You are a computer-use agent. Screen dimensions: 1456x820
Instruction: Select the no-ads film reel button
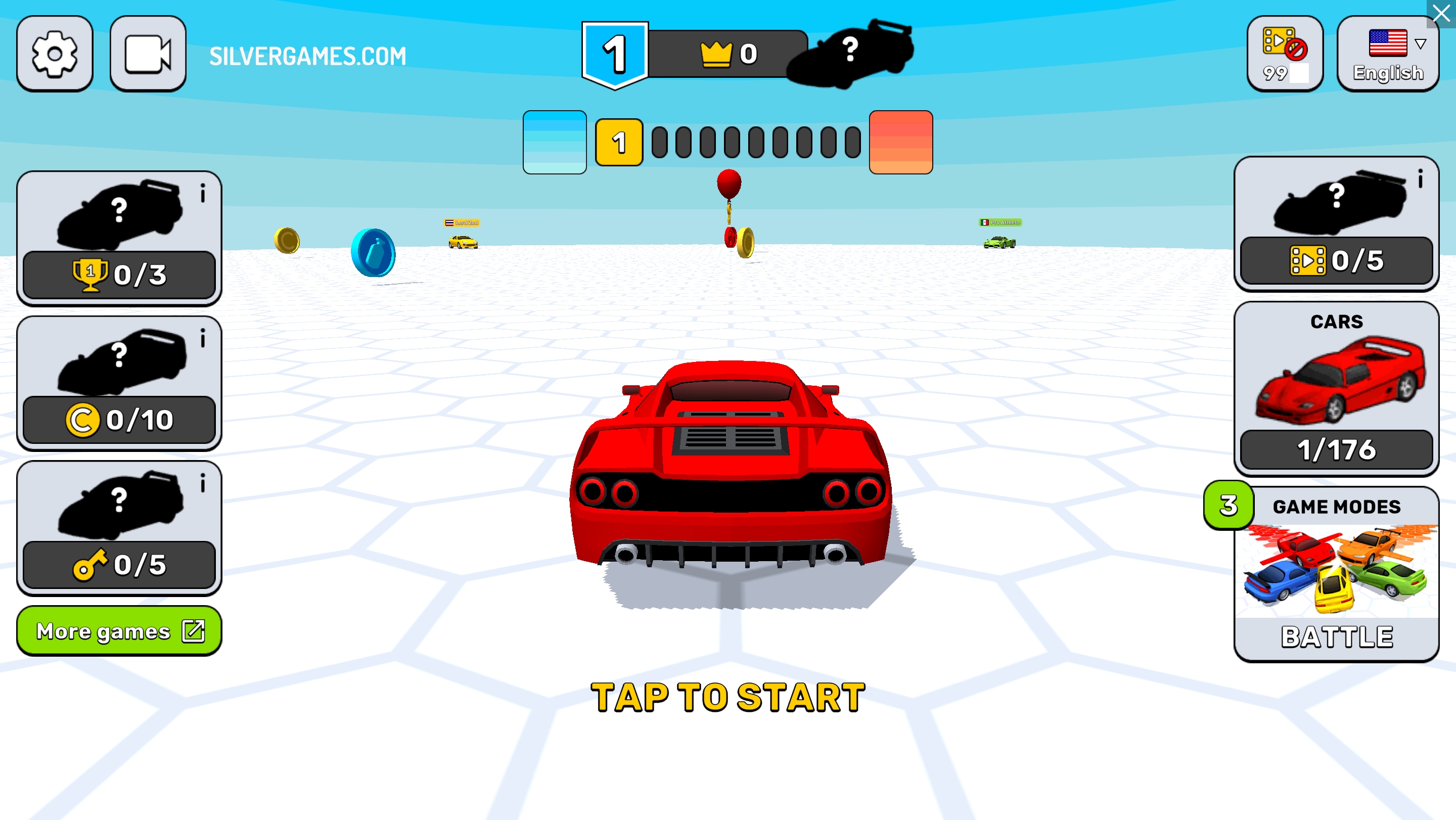click(x=1285, y=54)
